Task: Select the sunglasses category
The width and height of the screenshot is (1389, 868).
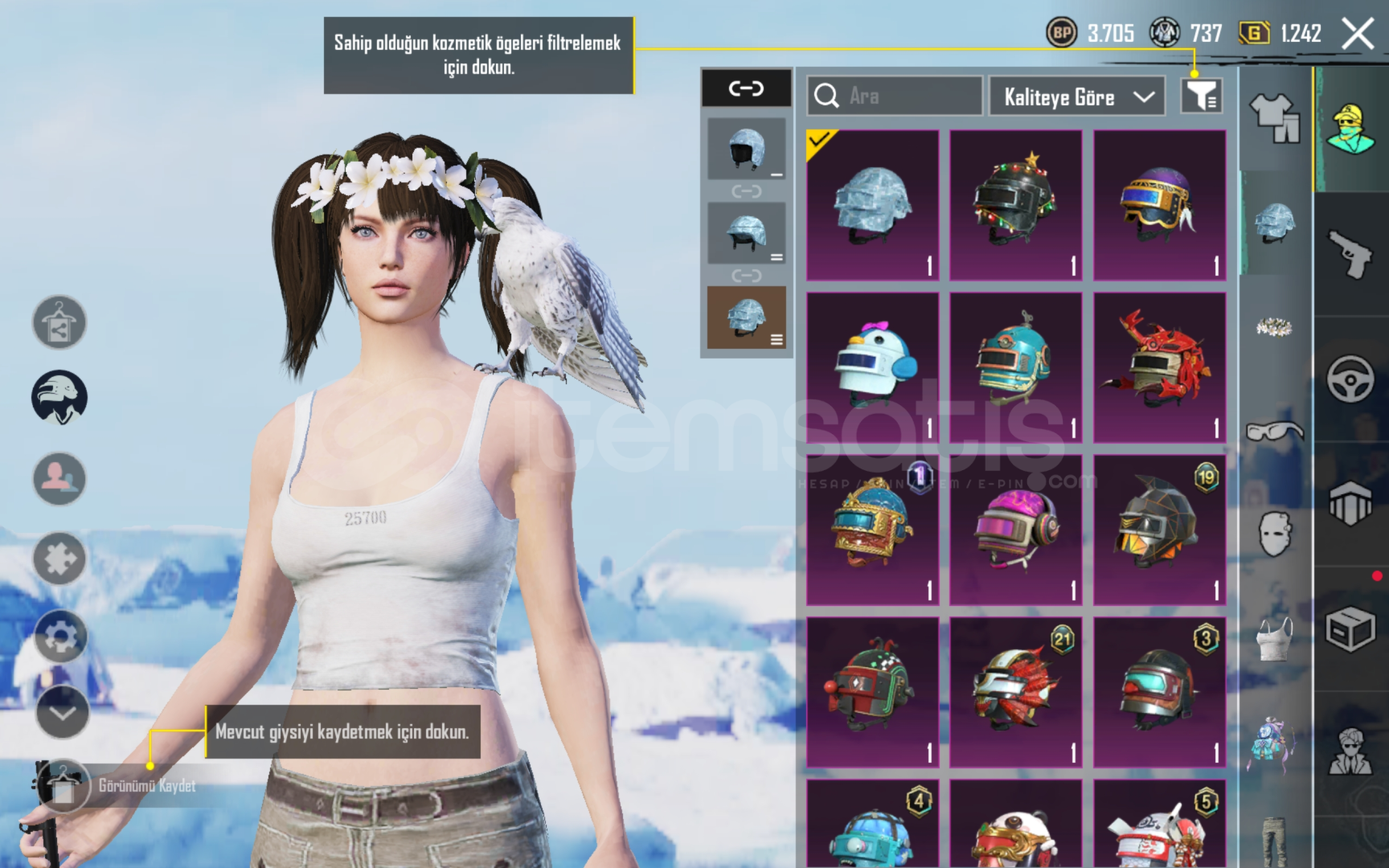Action: tap(1274, 432)
